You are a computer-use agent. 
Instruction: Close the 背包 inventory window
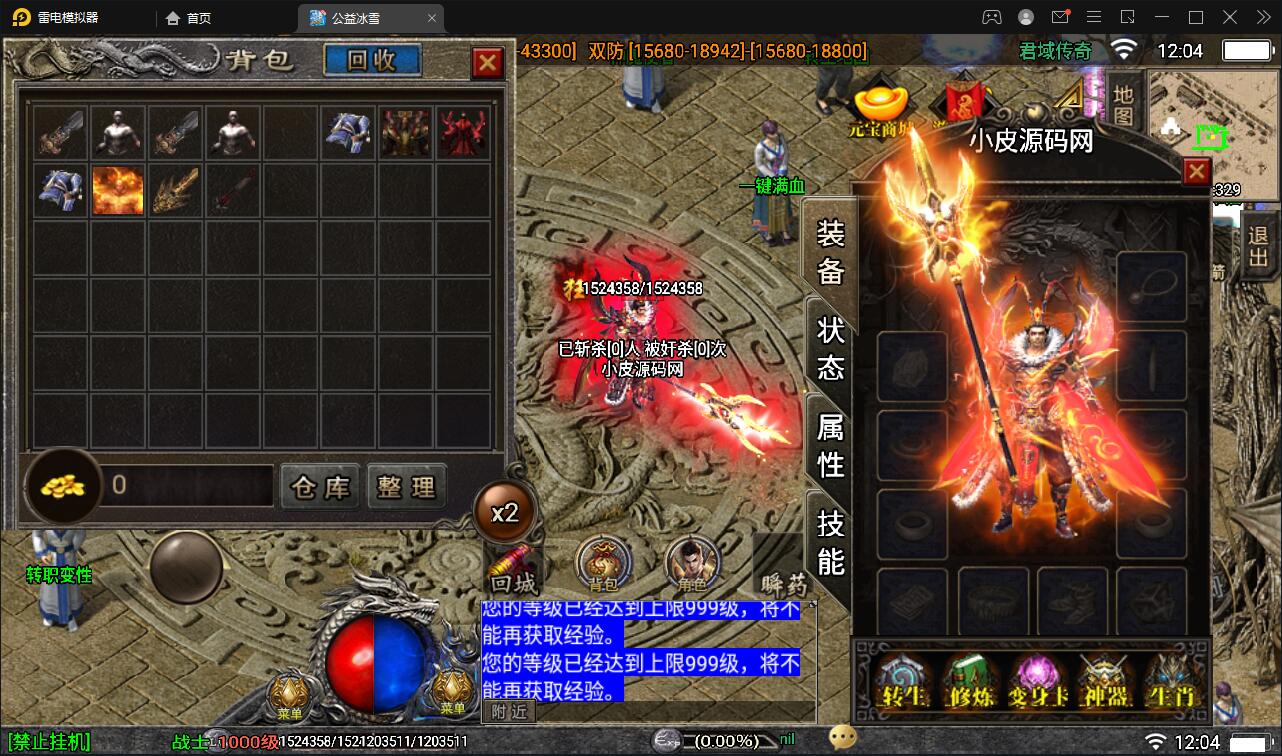pos(488,63)
